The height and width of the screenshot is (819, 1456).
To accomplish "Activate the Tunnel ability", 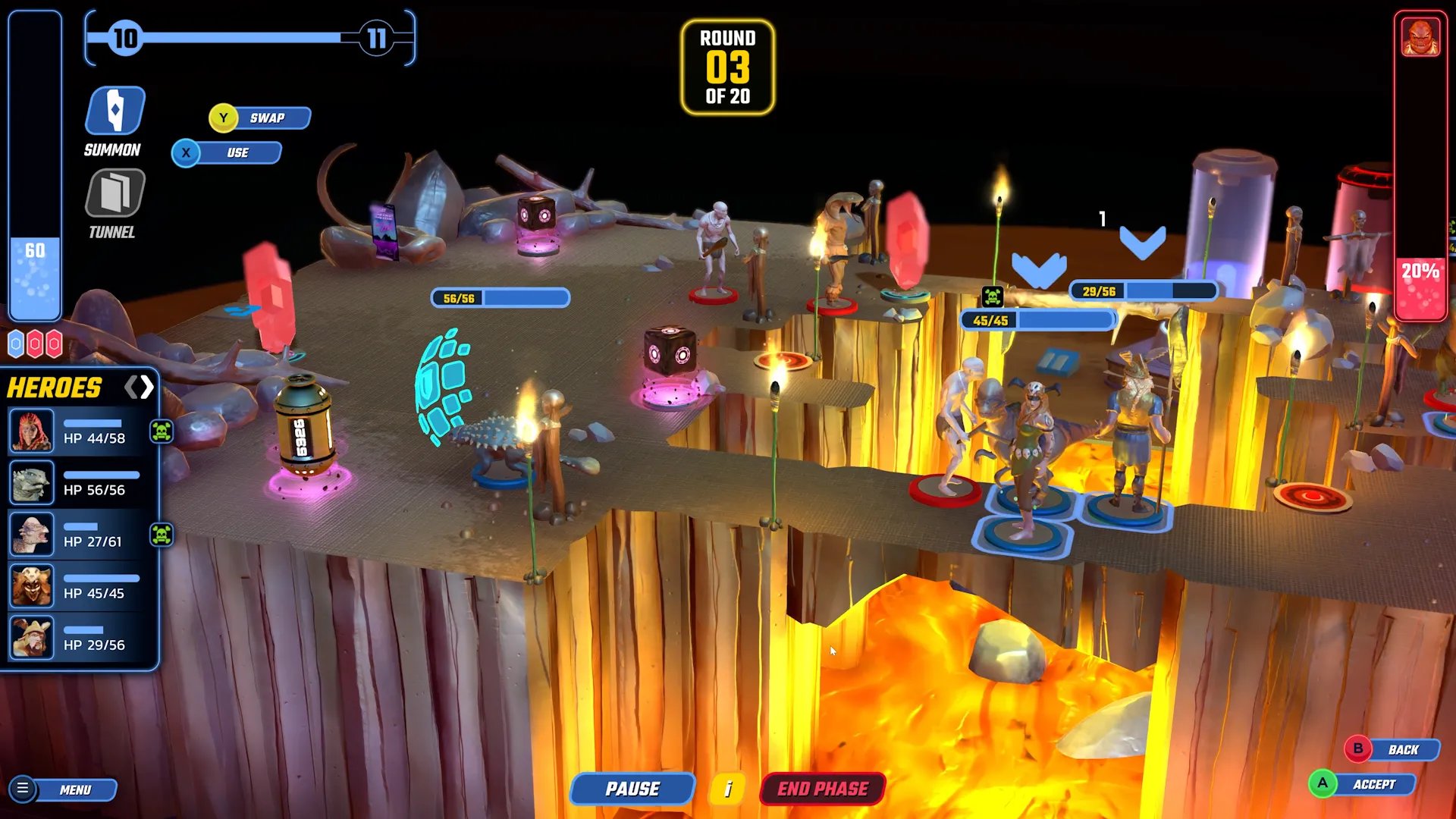I will coord(115,193).
